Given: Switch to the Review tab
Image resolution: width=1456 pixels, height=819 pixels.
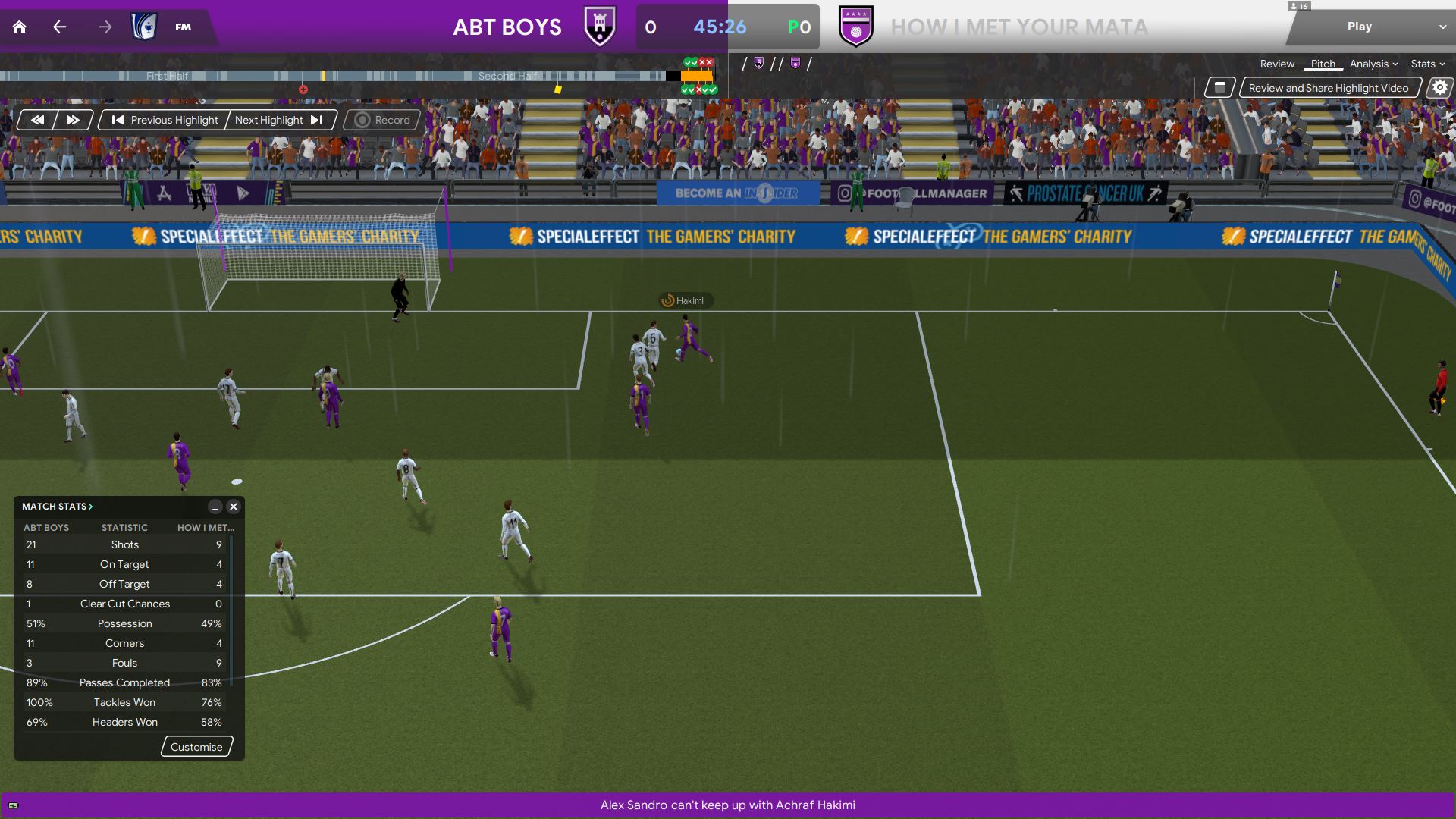Looking at the screenshot, I should (1277, 64).
